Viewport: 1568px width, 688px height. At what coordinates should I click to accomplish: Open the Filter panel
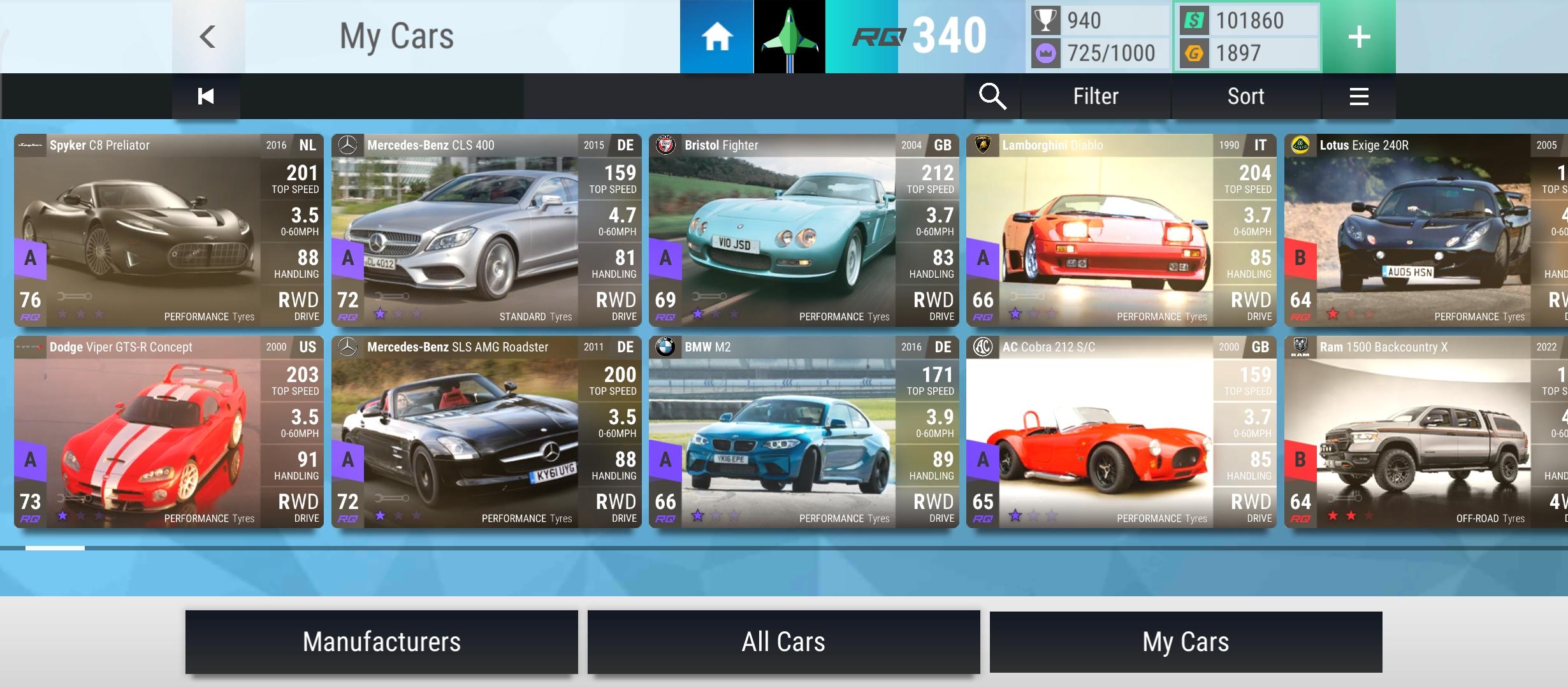click(x=1095, y=96)
